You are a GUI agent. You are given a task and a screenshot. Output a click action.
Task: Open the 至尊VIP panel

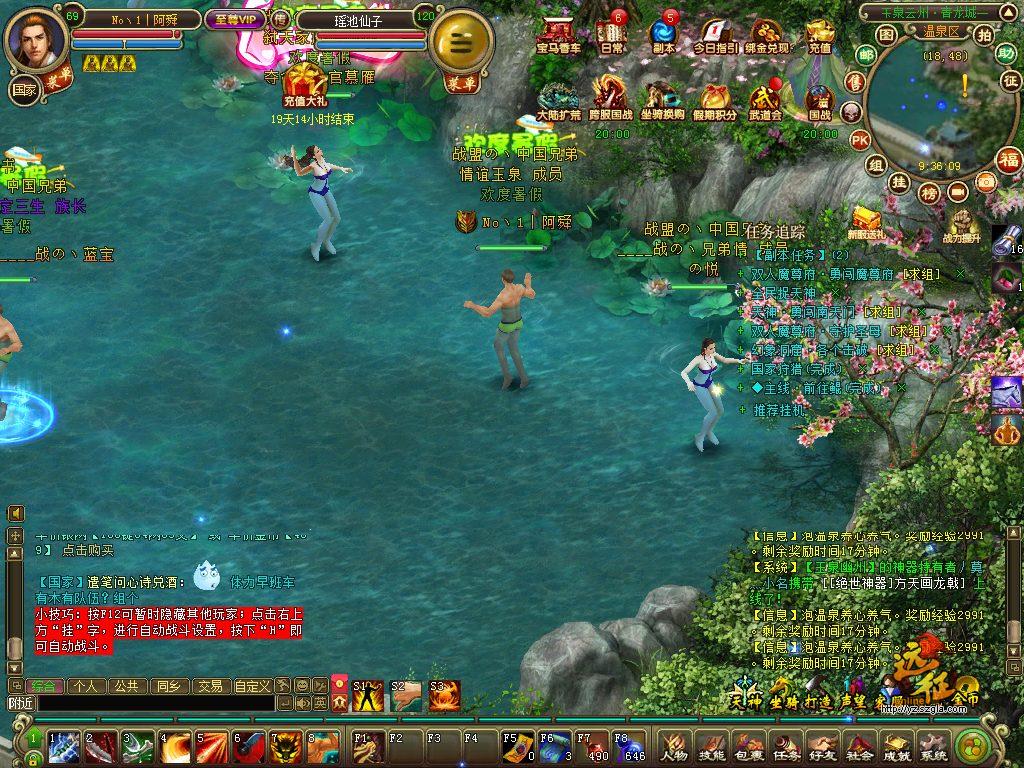tap(234, 19)
